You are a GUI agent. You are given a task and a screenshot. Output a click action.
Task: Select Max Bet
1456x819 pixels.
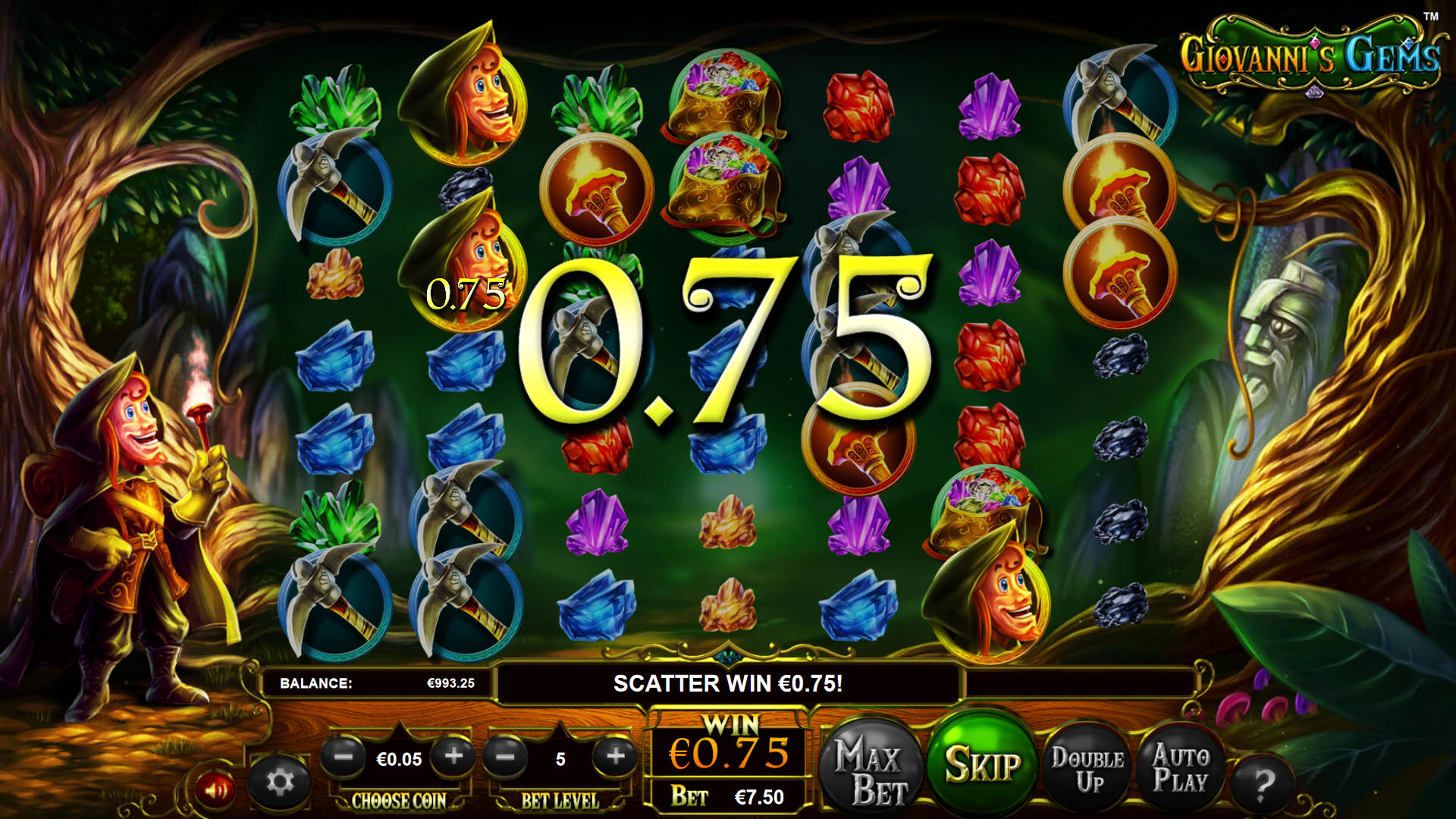pyautogui.click(x=871, y=766)
